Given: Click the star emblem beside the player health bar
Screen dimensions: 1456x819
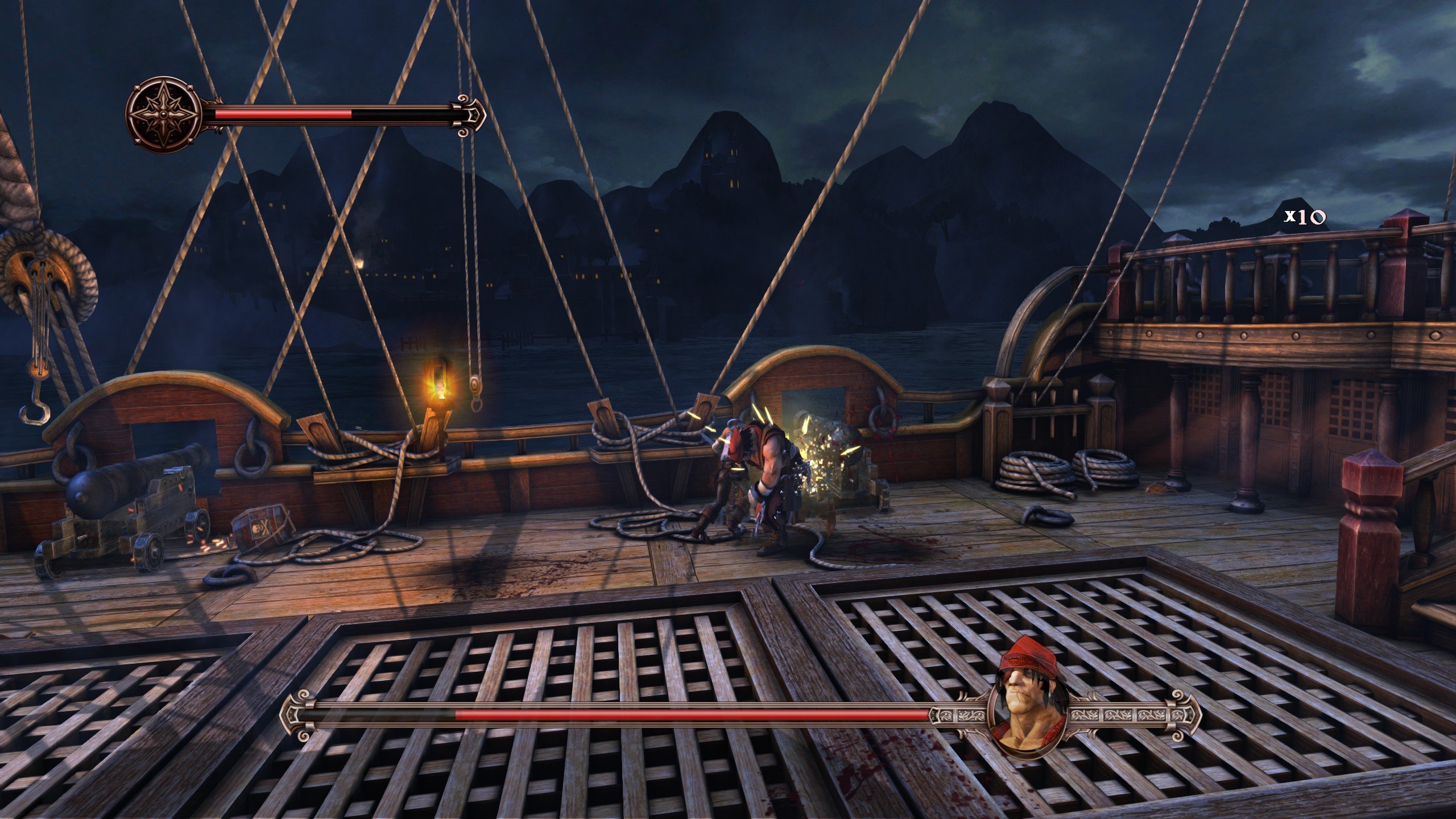Looking at the screenshot, I should (164, 114).
